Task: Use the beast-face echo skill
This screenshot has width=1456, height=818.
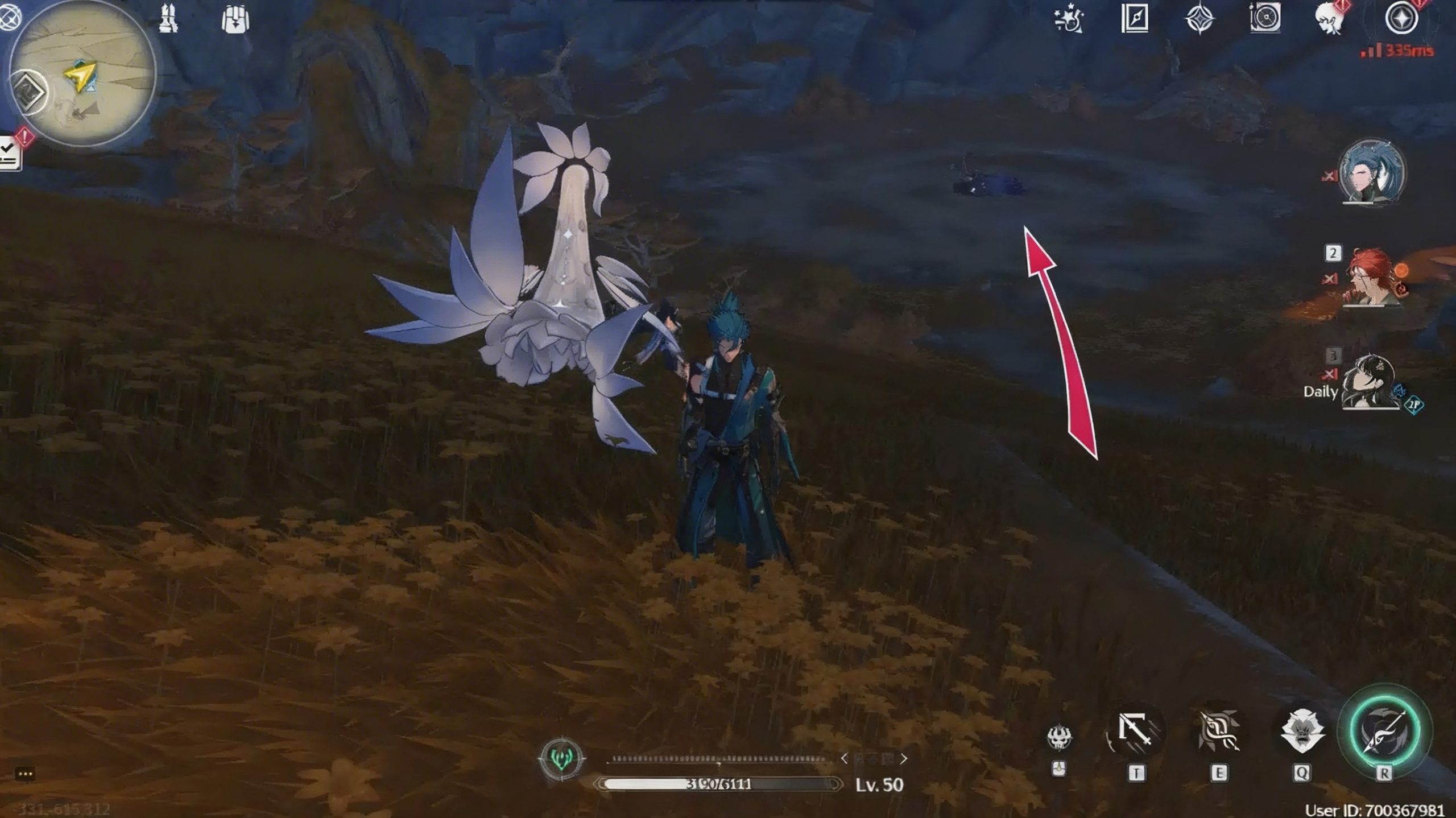Action: pyautogui.click(x=1301, y=732)
